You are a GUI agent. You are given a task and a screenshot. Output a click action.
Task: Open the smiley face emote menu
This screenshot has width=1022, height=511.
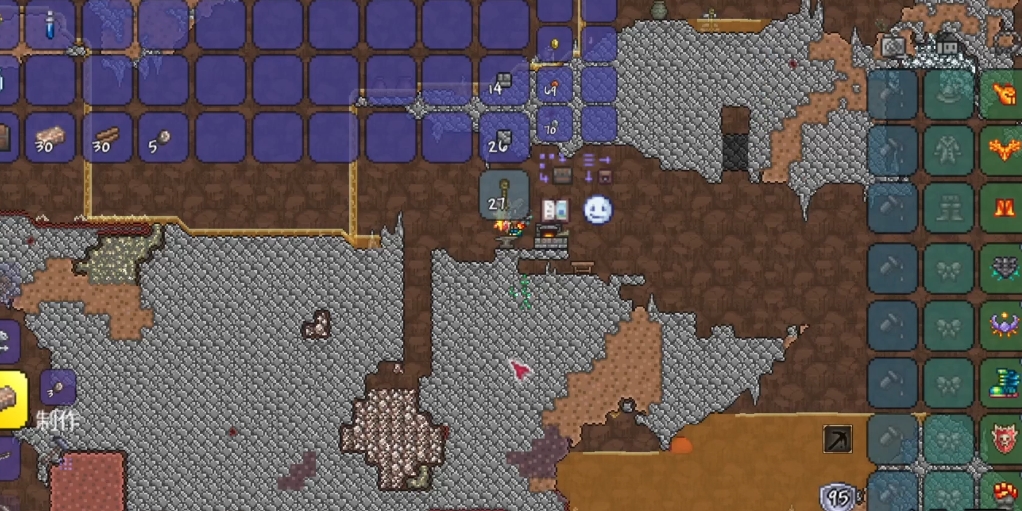pos(597,210)
